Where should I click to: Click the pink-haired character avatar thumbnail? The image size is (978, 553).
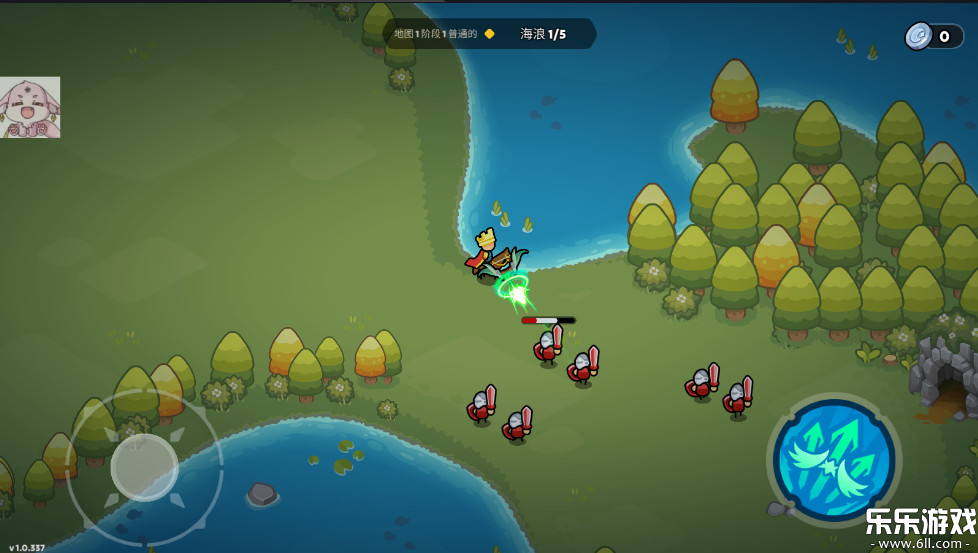coord(30,107)
